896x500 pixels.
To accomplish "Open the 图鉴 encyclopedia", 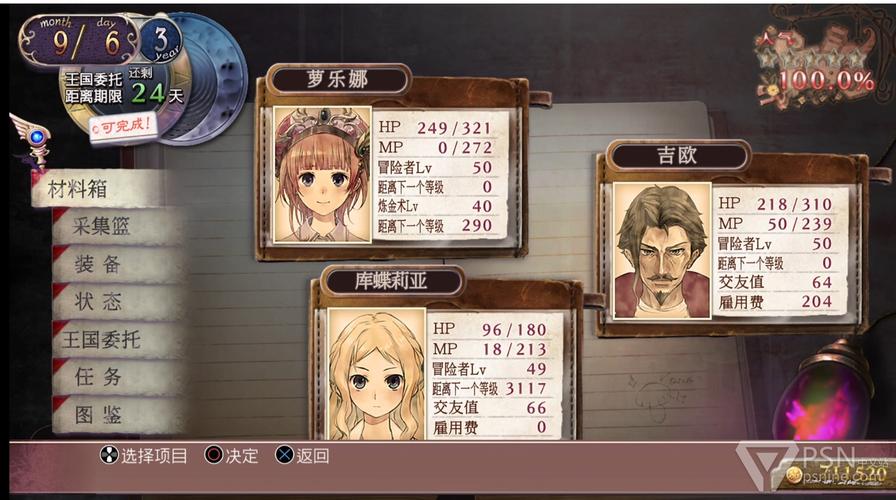I will coord(98,414).
